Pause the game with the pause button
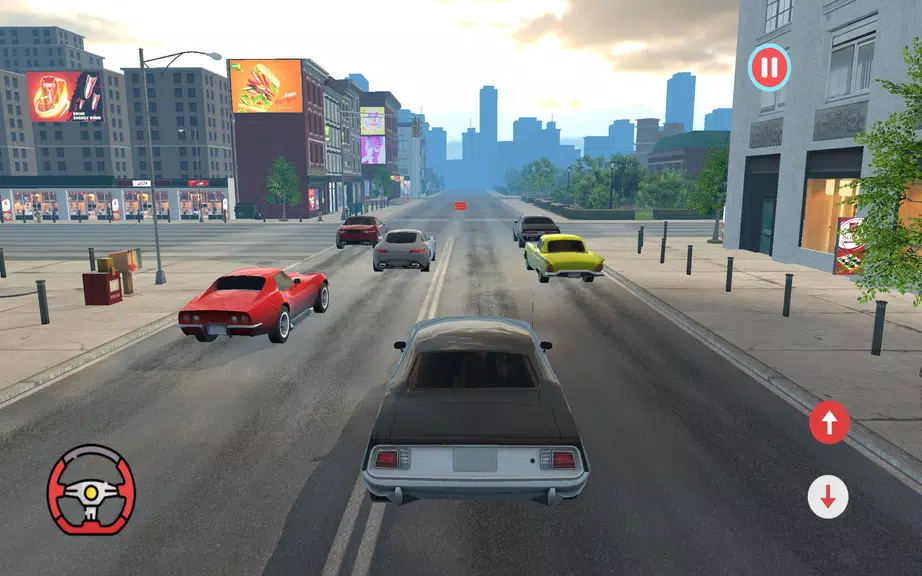922x576 pixels. click(x=769, y=69)
